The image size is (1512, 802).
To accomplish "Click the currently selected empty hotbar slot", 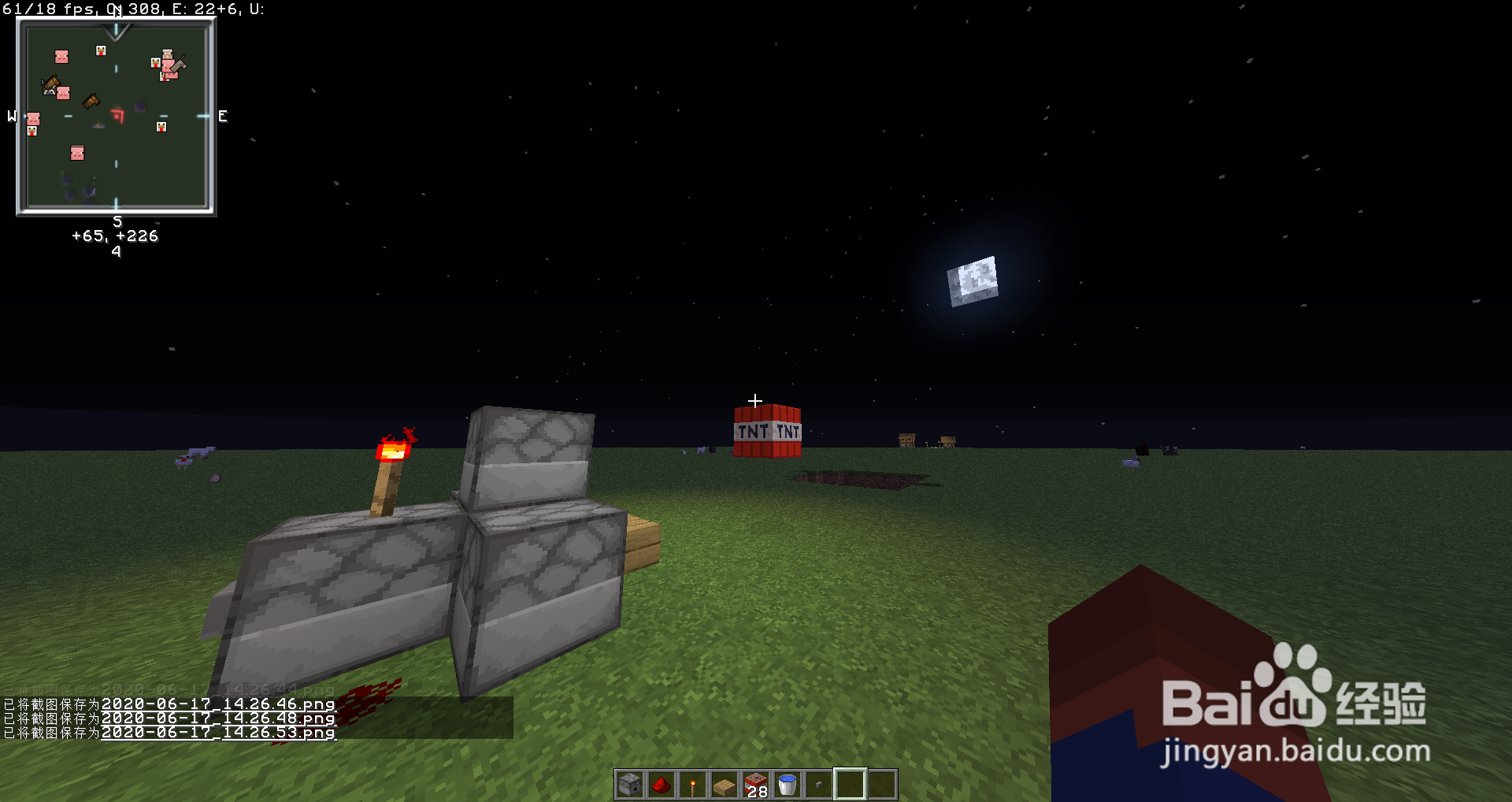I will 849,783.
